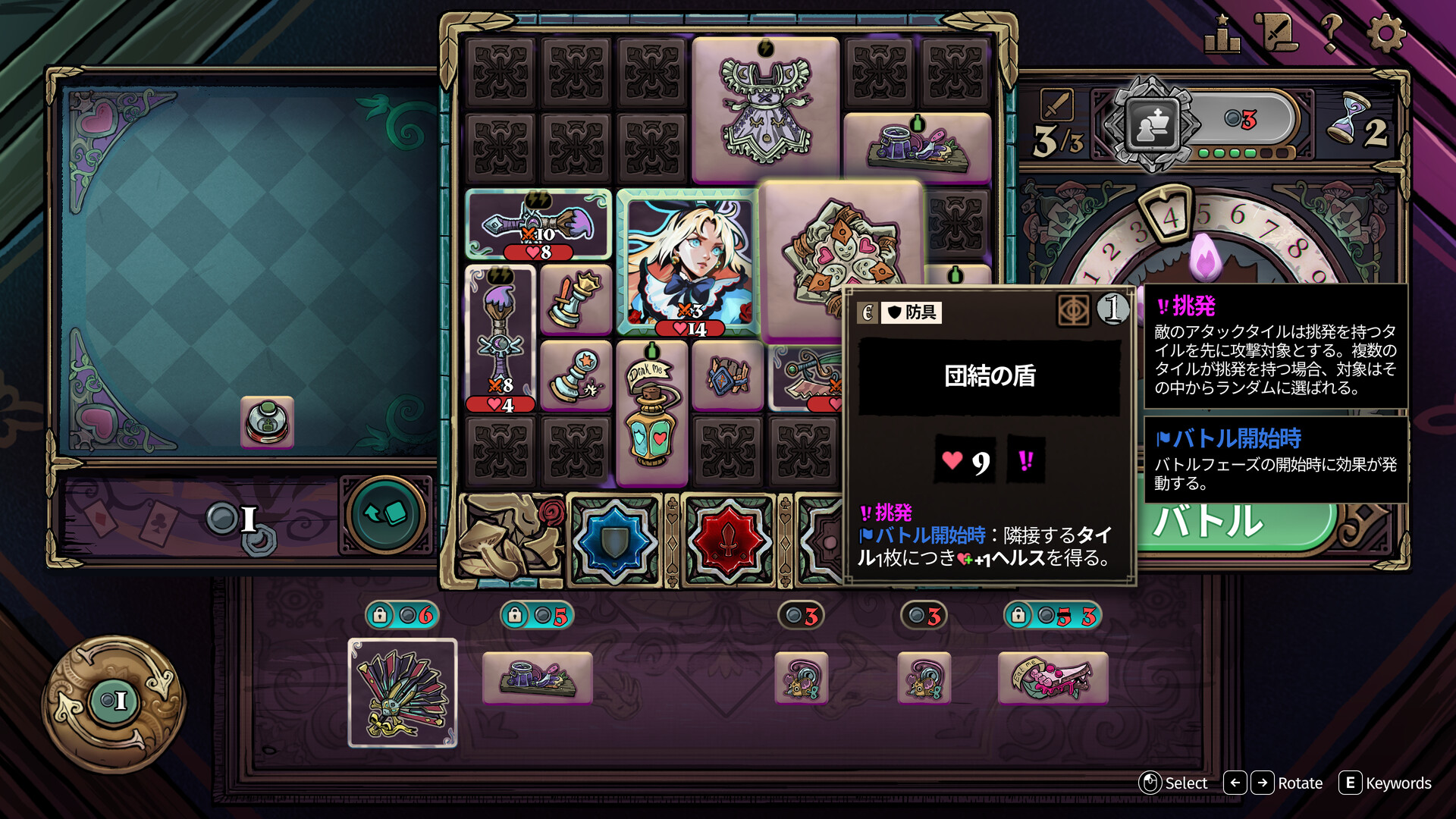Viewport: 1456px width, 819px height.
Task: Select the chess pawn tile
Action: 576,375
